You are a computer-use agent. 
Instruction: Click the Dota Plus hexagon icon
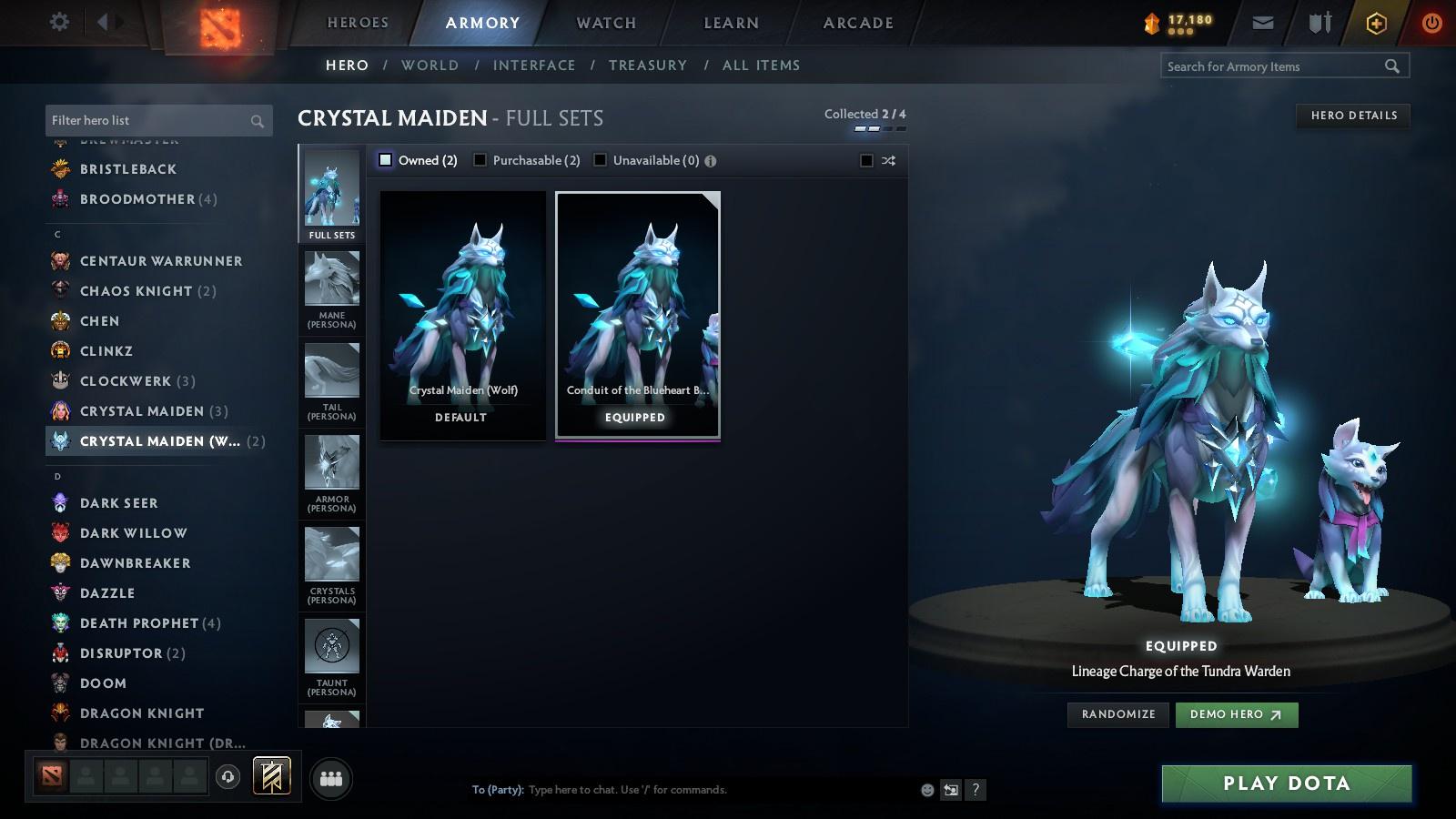[1375, 22]
